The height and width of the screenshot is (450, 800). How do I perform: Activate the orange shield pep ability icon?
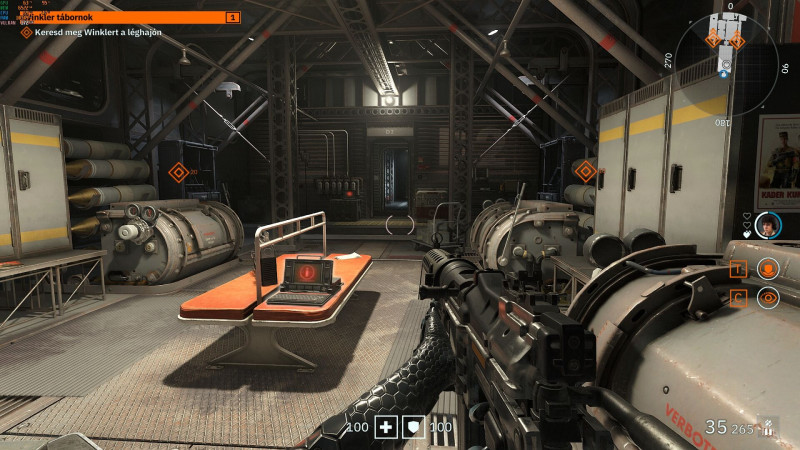[768, 268]
